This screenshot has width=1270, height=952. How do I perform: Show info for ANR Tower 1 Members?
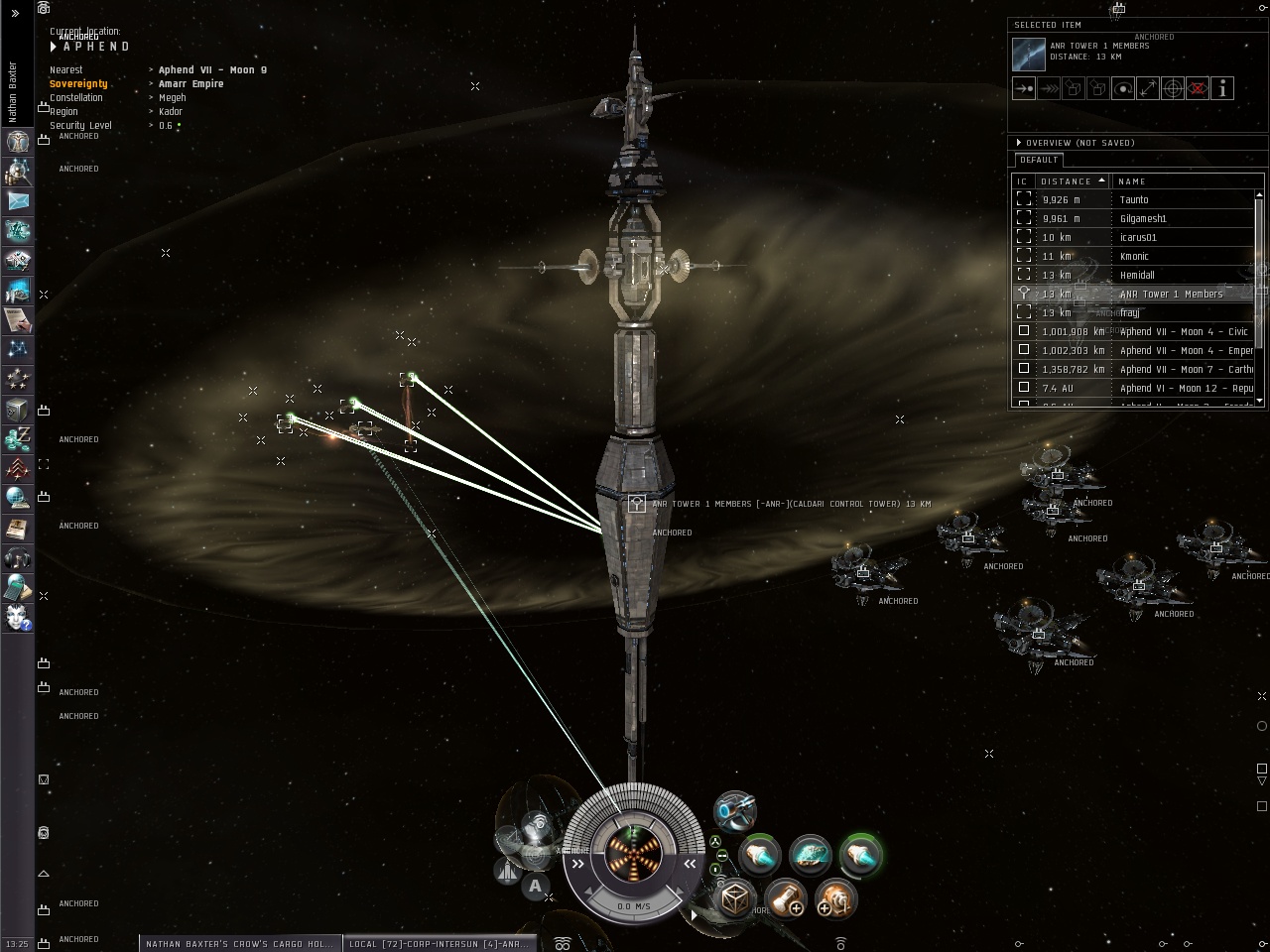point(1222,88)
